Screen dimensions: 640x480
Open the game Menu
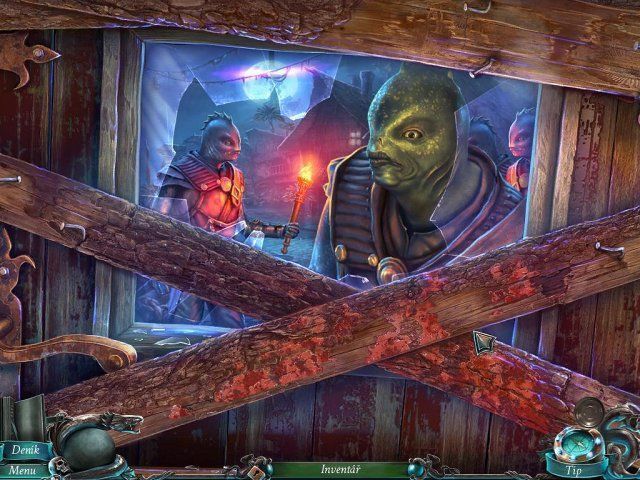(x=23, y=469)
